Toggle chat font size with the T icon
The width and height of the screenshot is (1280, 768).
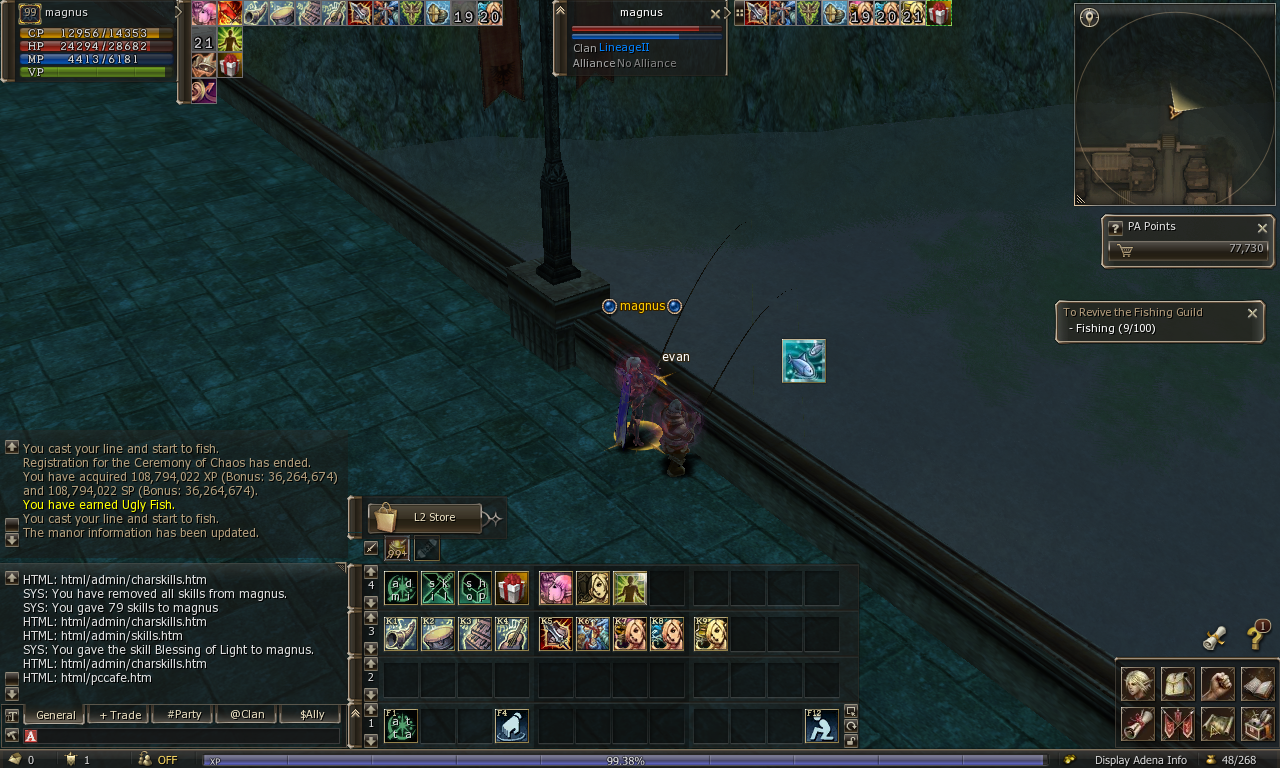point(10,714)
